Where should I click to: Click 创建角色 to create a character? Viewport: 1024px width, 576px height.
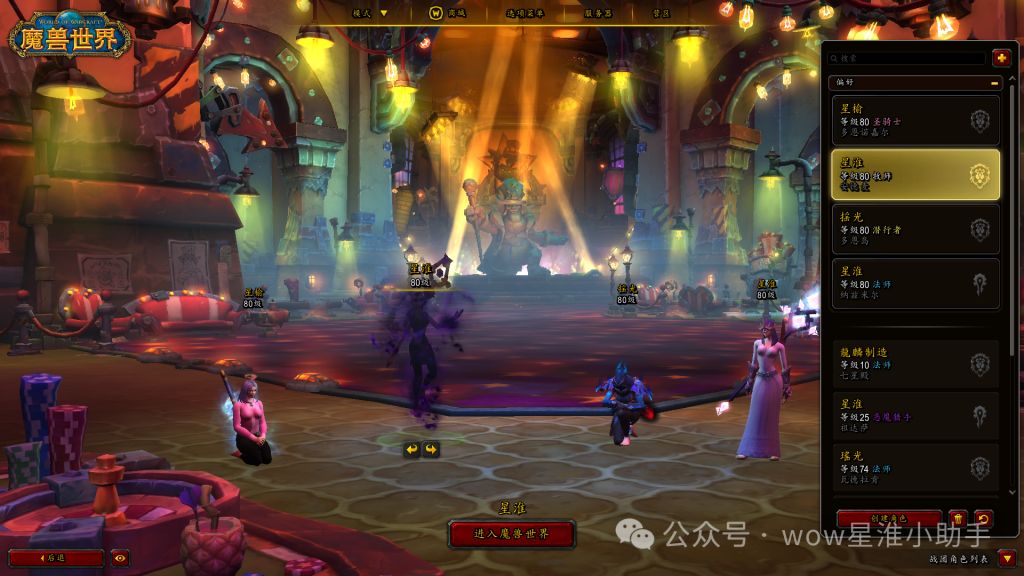click(x=888, y=519)
